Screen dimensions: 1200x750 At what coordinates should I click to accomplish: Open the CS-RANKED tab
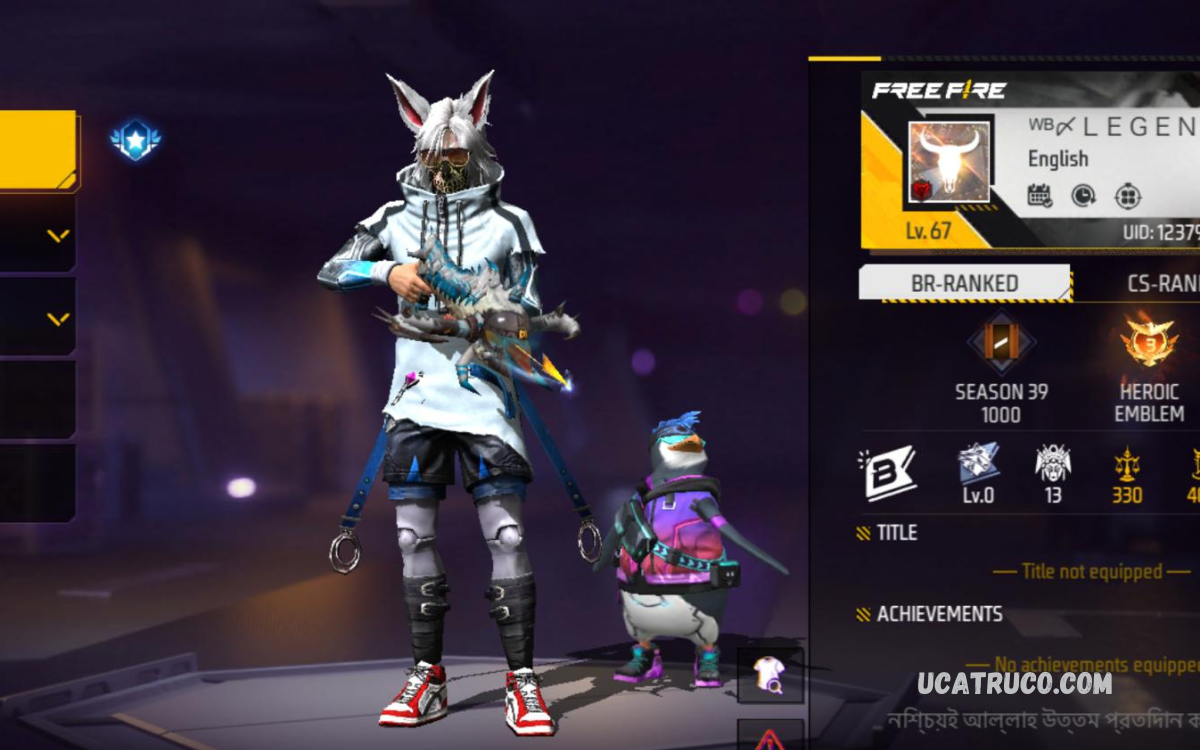pyautogui.click(x=1160, y=284)
